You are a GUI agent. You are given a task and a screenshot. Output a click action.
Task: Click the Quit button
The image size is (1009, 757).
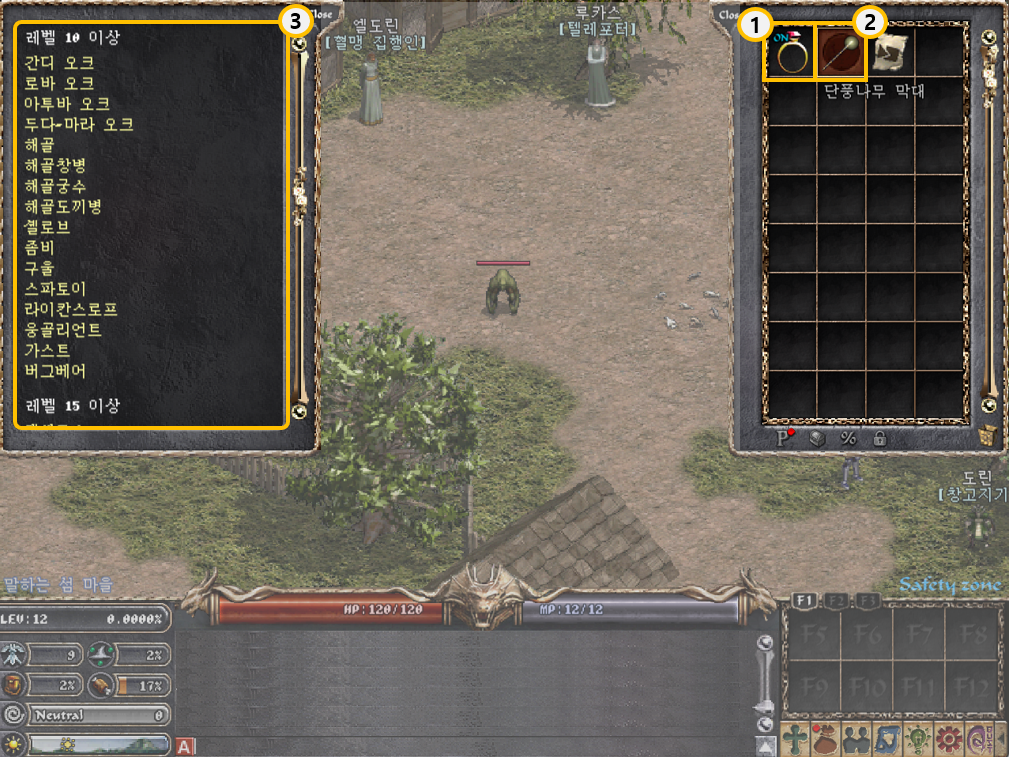click(977, 740)
